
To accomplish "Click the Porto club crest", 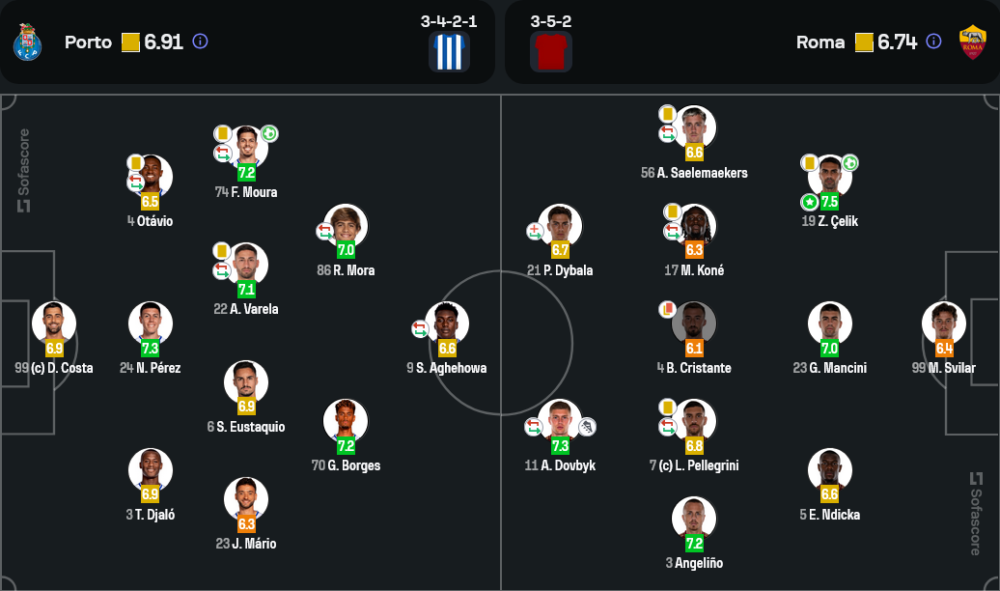I will (x=26, y=42).
